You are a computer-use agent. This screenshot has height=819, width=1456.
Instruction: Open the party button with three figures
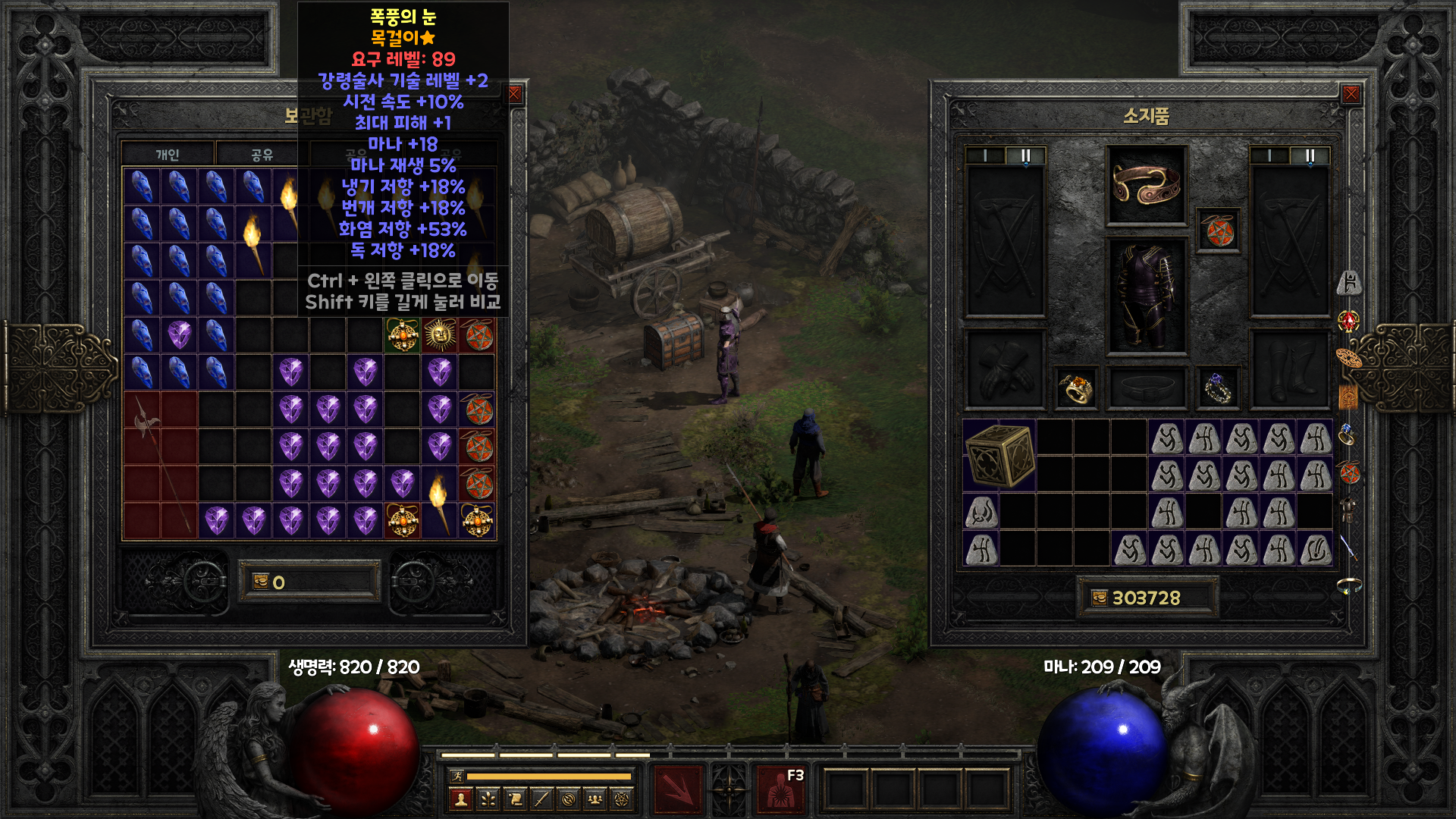point(595,799)
